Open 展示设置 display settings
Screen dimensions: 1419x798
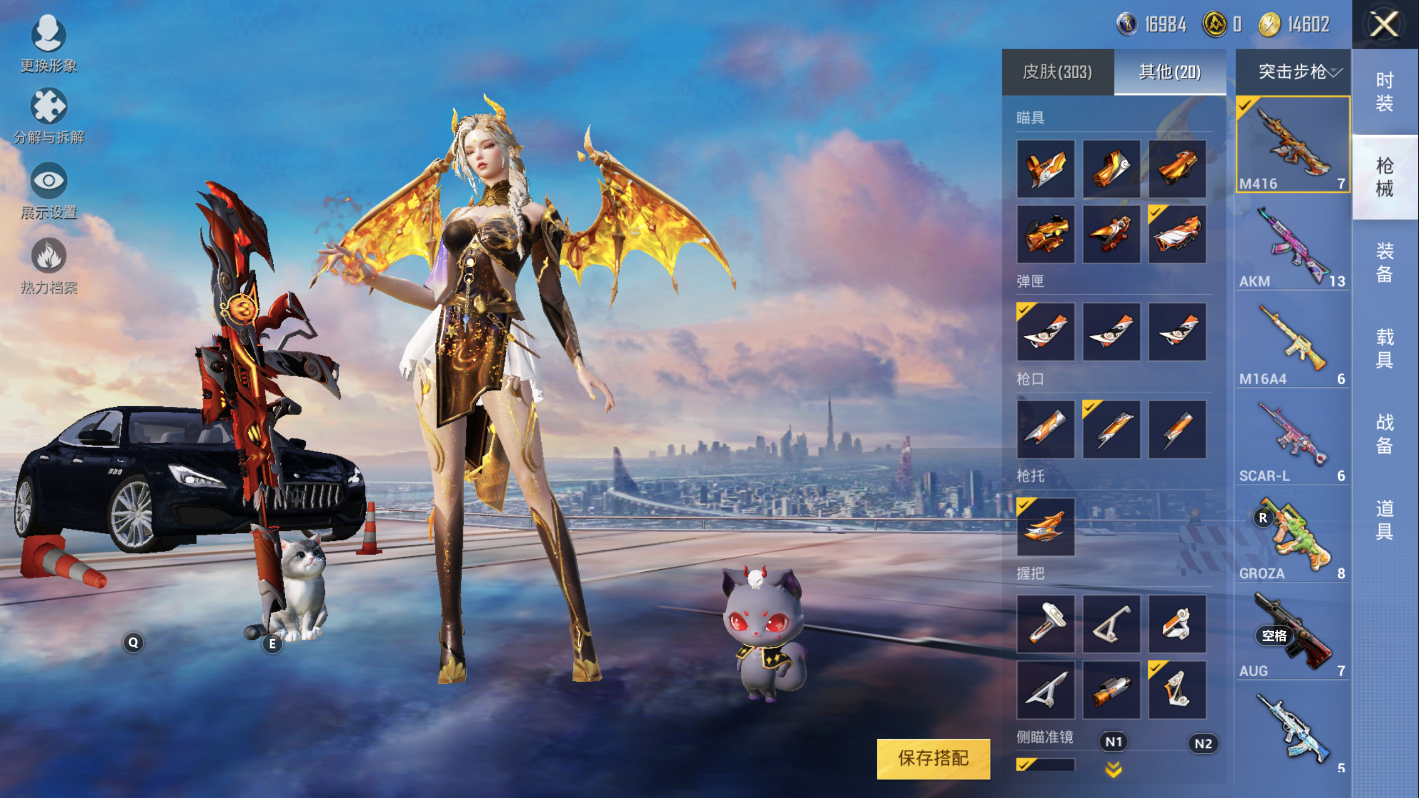pos(48,191)
